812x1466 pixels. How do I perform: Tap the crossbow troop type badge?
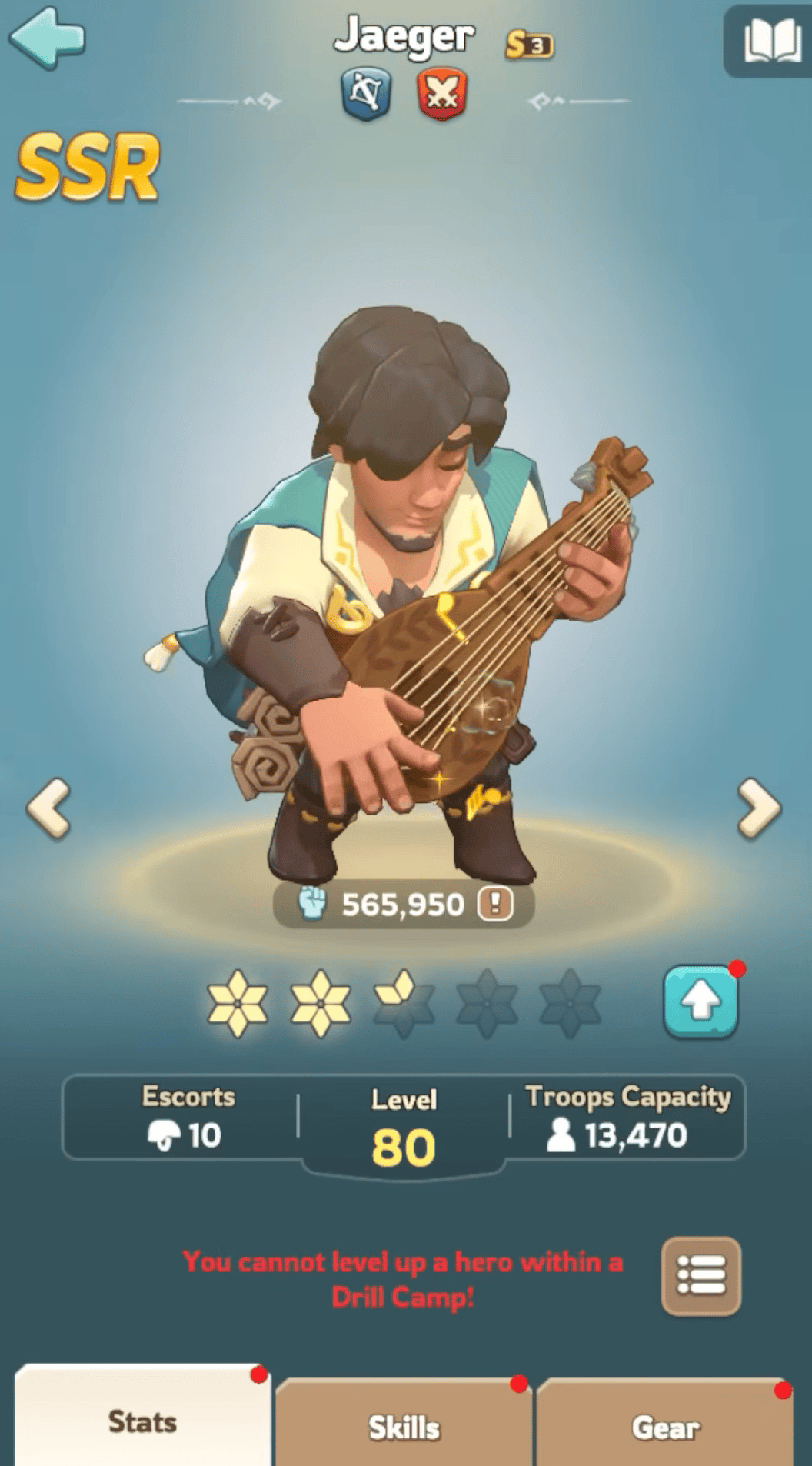366,95
